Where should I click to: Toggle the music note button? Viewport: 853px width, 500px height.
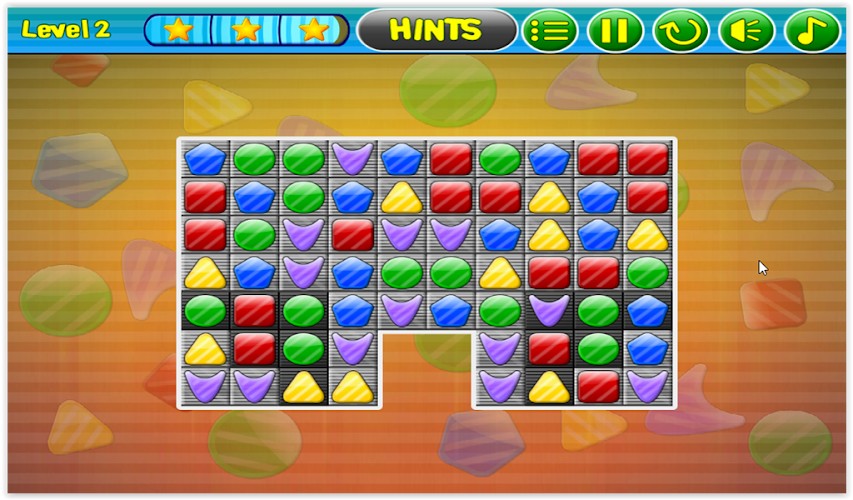pyautogui.click(x=812, y=30)
